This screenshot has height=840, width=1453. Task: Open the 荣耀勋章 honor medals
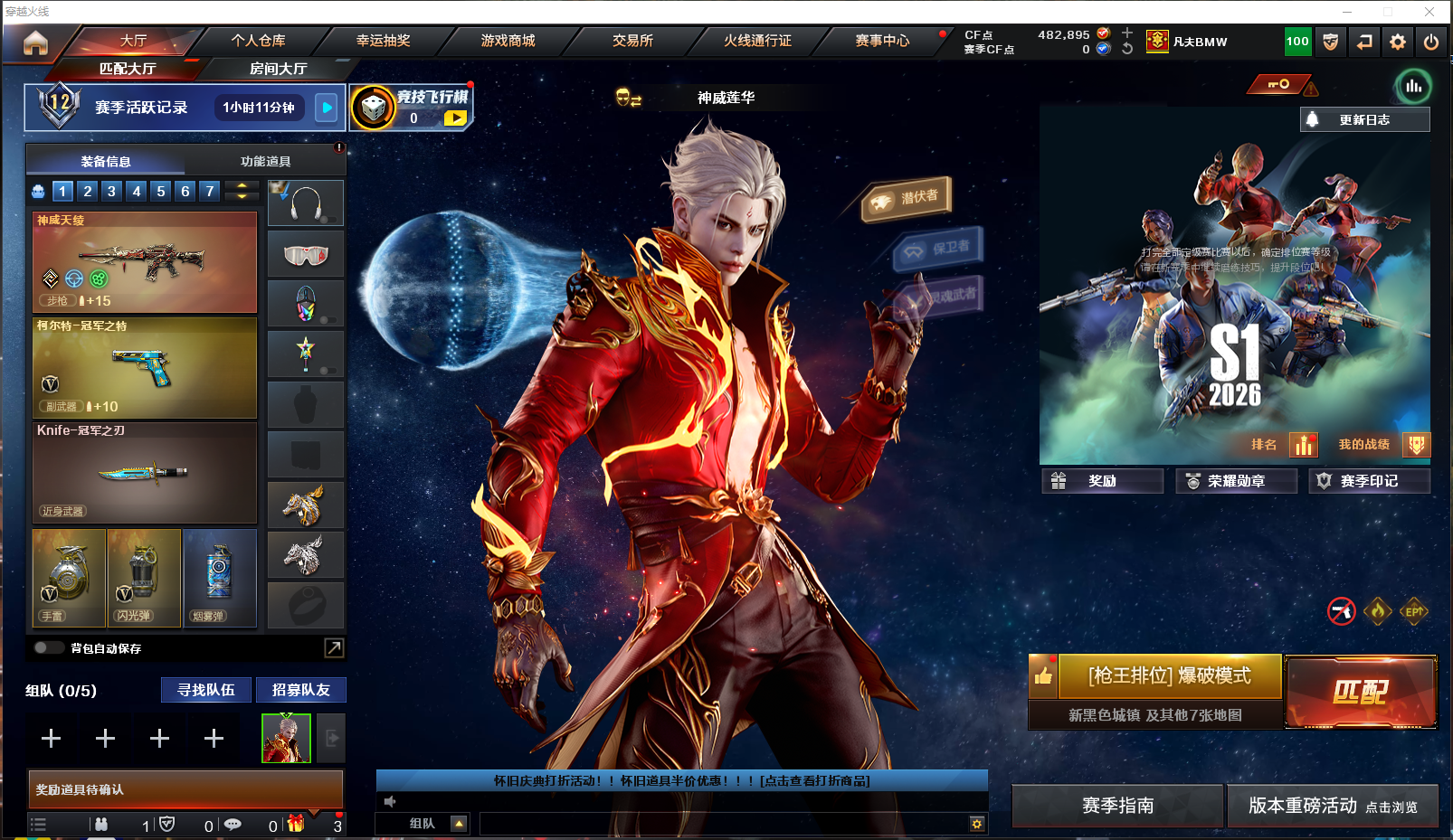tap(1236, 481)
